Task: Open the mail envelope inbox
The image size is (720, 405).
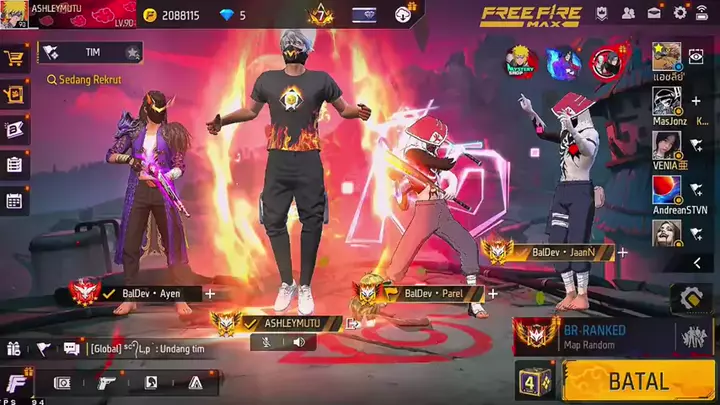Action: tap(654, 13)
